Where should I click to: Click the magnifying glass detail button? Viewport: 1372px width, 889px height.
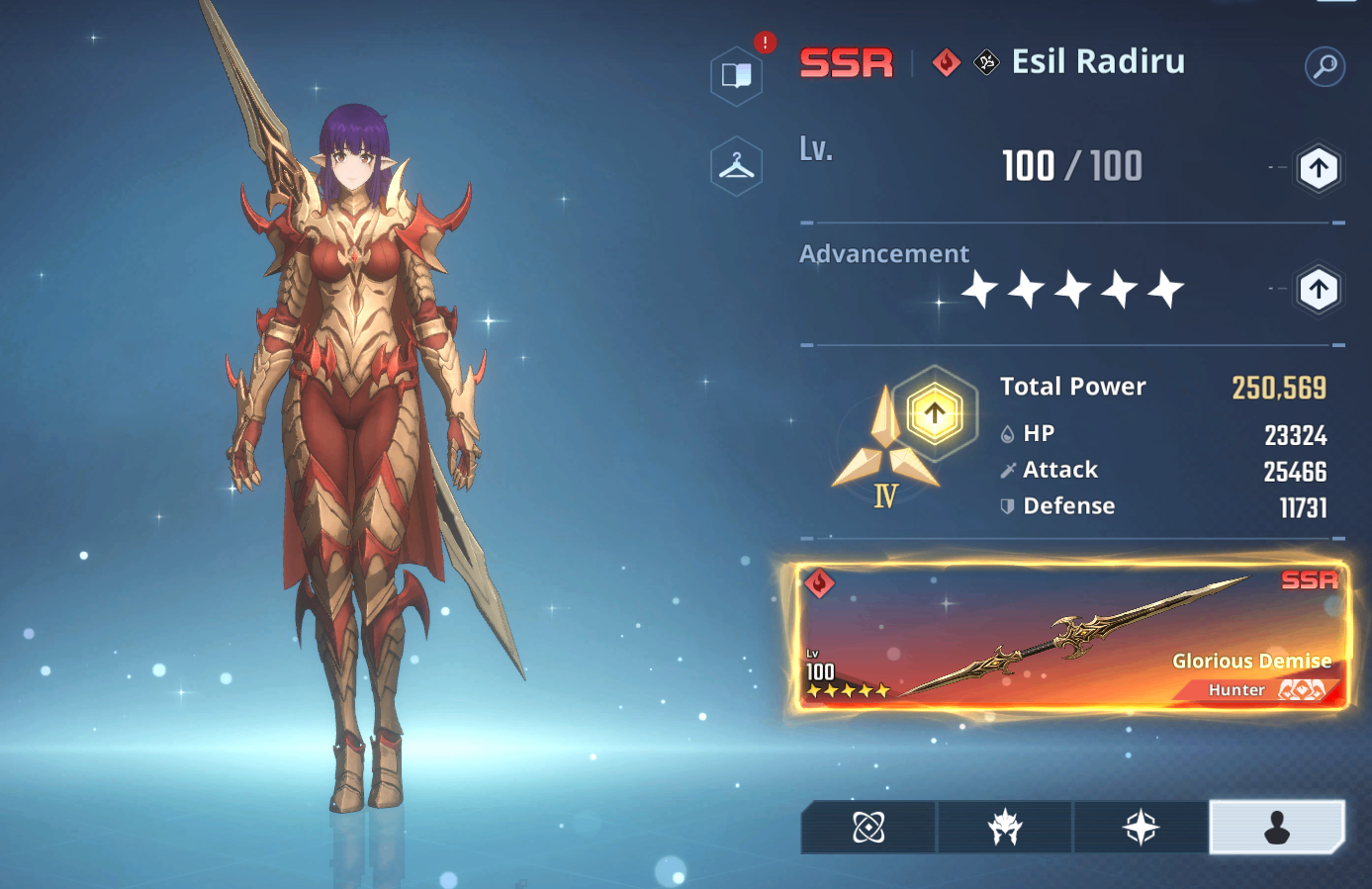1325,66
